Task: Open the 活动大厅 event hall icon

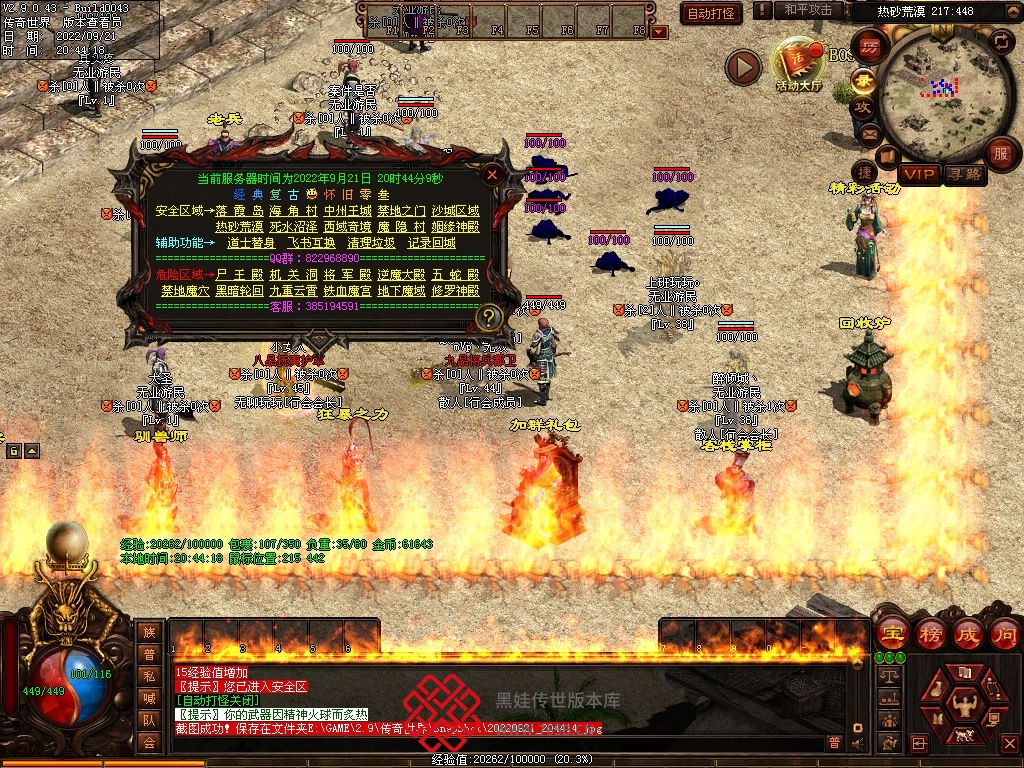Action: [798, 66]
